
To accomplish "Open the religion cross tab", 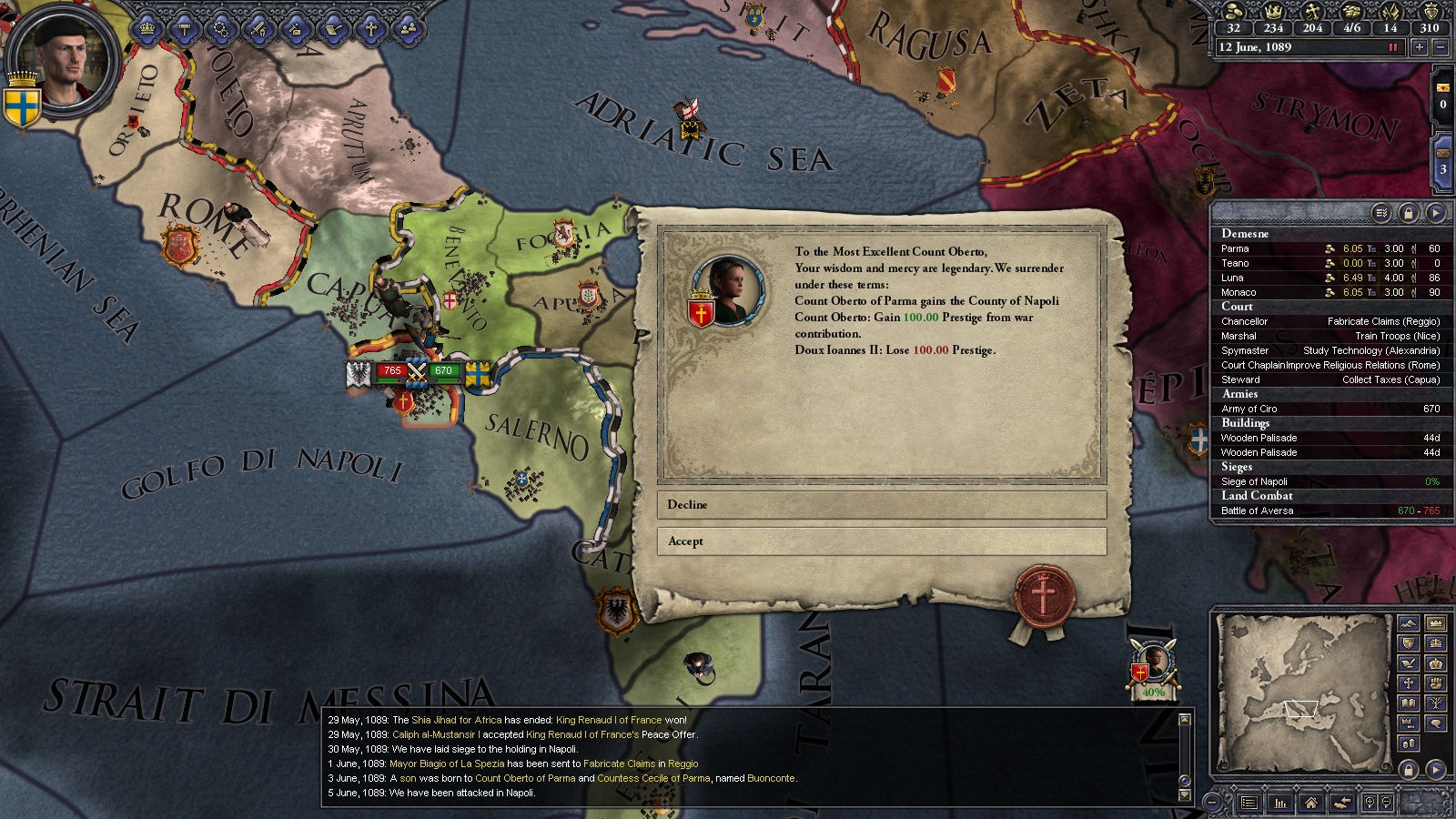I will click(370, 29).
